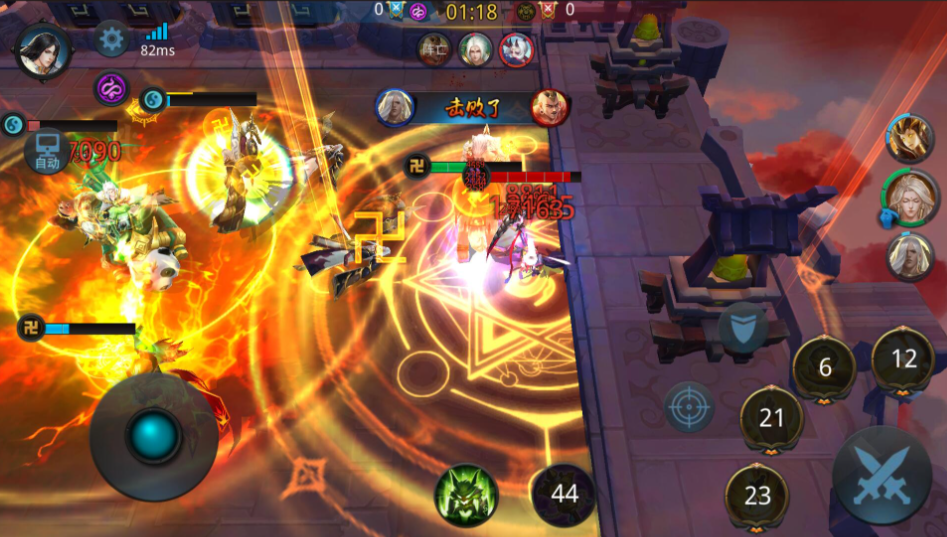Use the crossed swords basic attack button
This screenshot has width=947, height=537.
(x=881, y=476)
